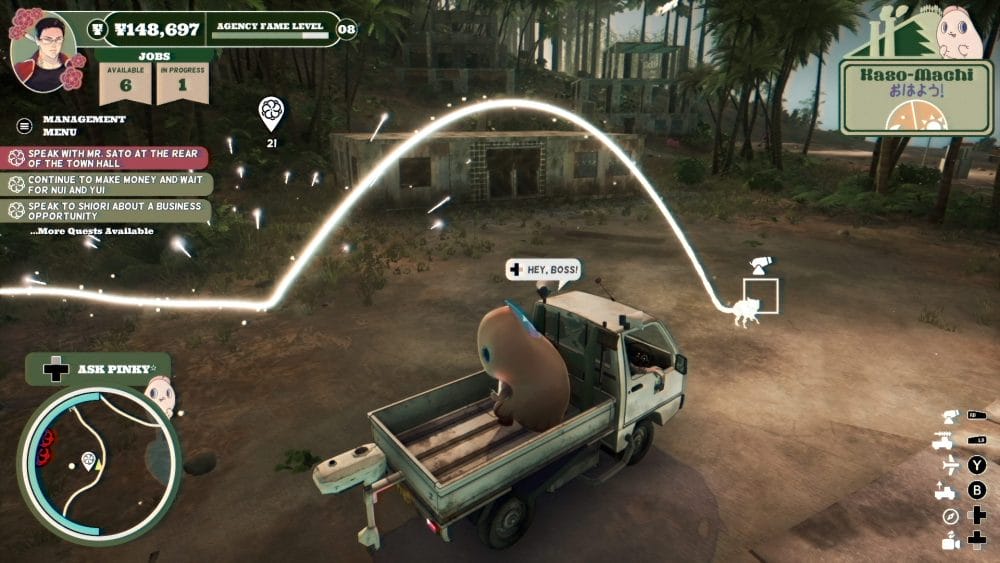Show more available quests

[92, 231]
